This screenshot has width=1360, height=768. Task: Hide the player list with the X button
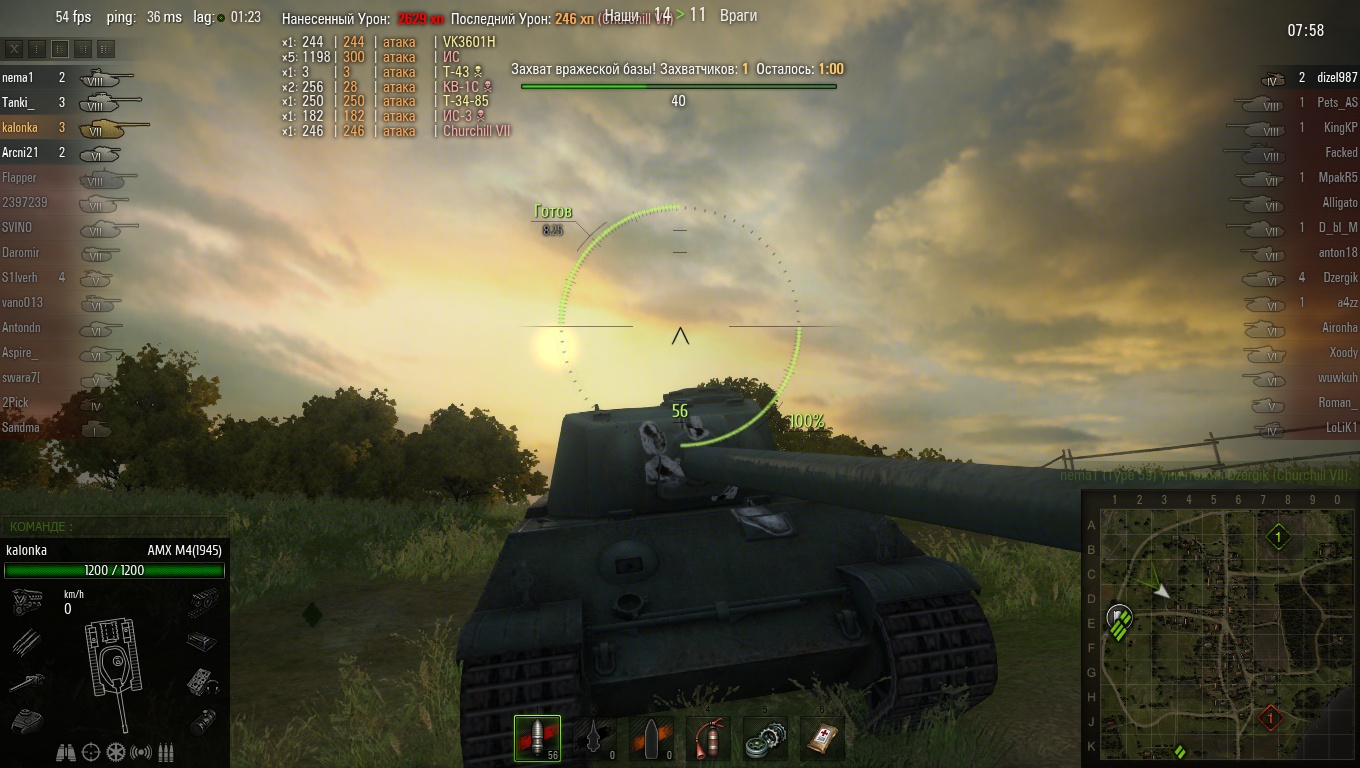(14, 48)
